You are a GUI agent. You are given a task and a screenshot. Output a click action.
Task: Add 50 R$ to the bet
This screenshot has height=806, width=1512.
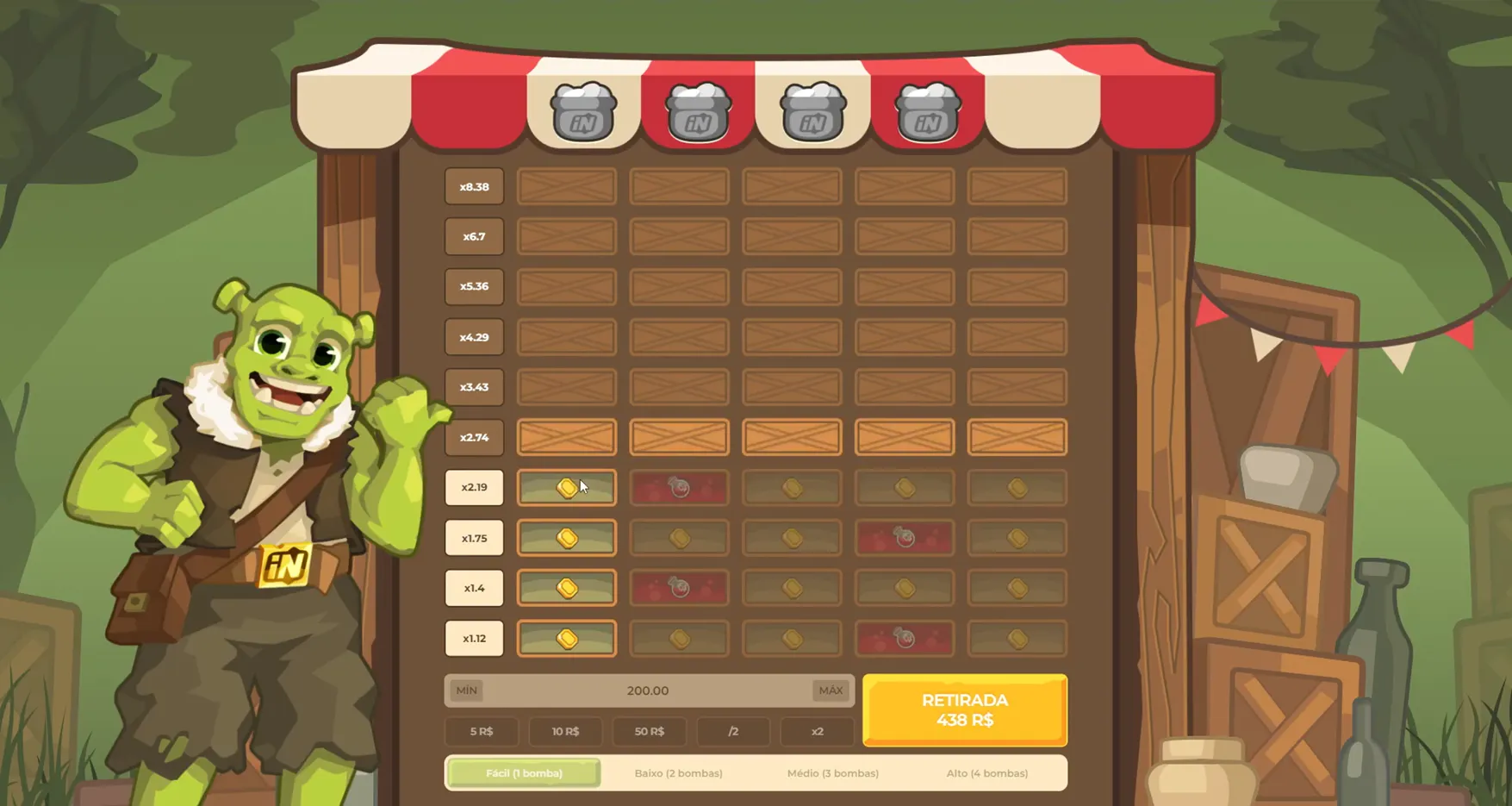(650, 731)
